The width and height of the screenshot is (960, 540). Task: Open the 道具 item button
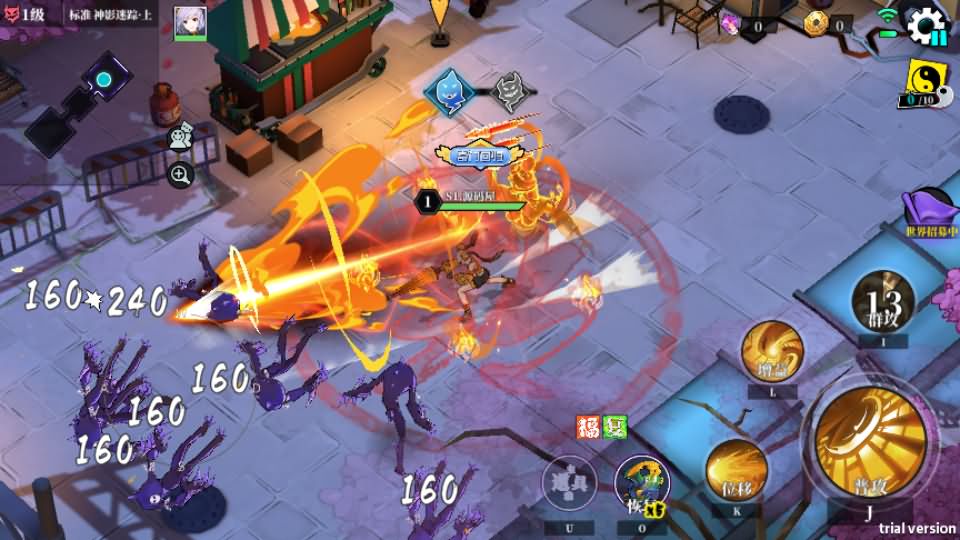(569, 484)
